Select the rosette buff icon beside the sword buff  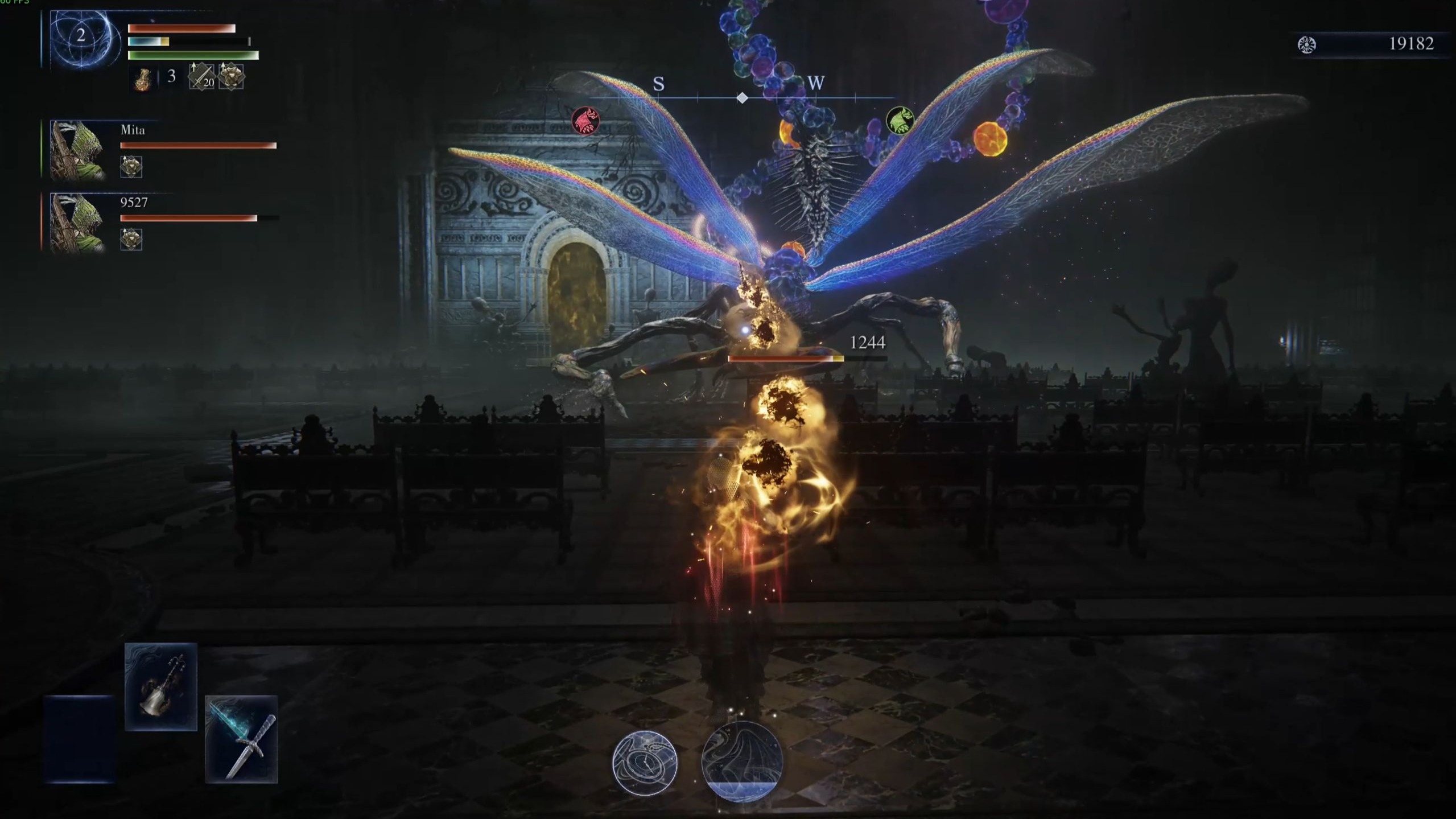pos(231,76)
